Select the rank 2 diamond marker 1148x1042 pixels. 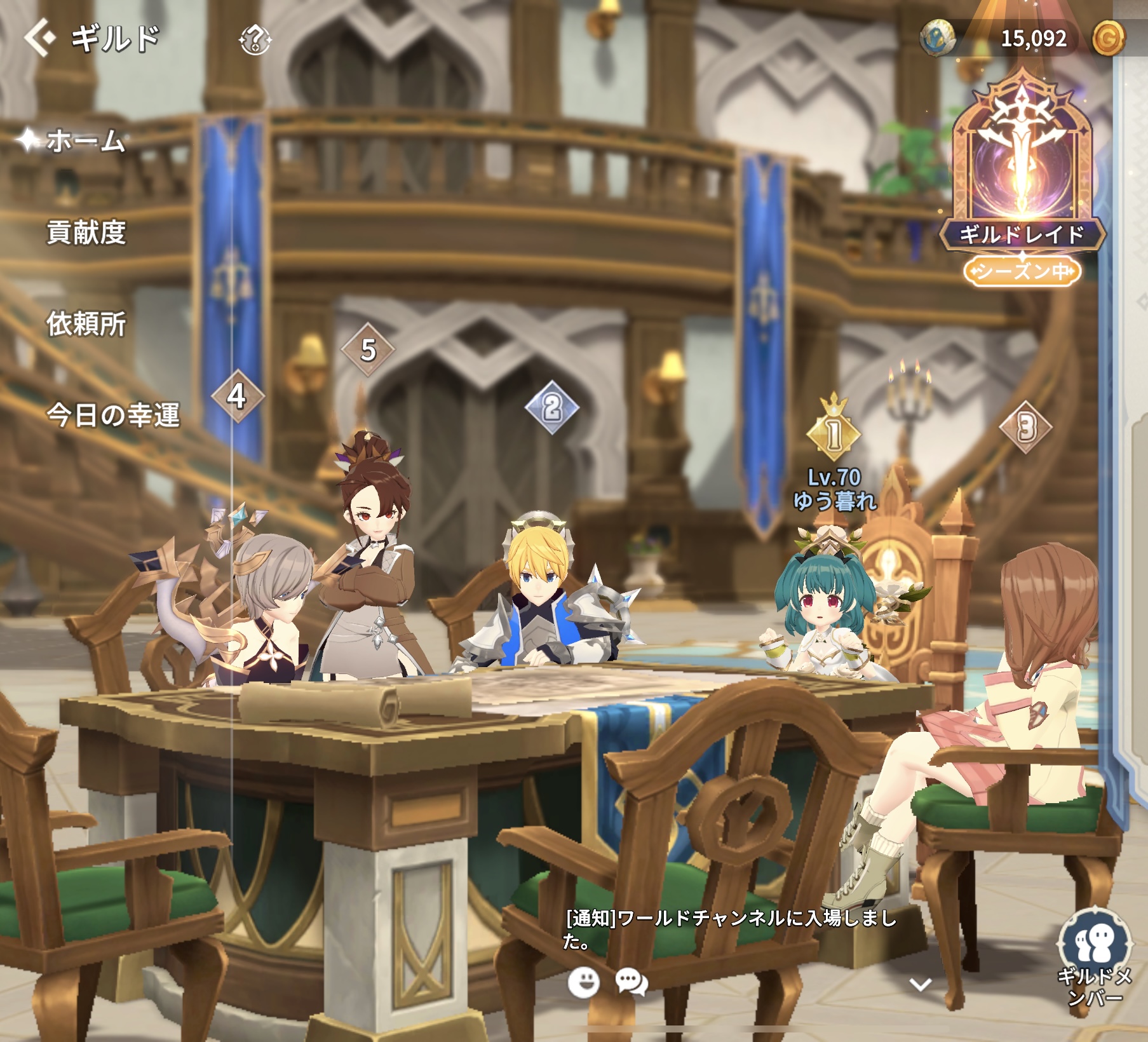point(552,407)
